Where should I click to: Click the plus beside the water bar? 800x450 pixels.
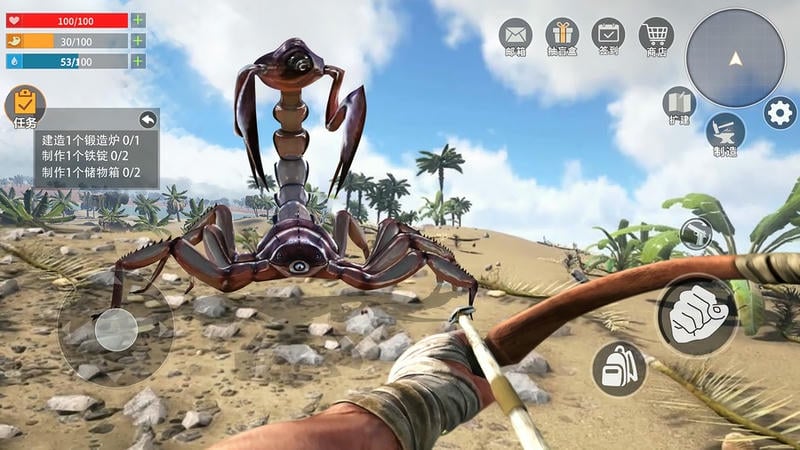(x=138, y=61)
